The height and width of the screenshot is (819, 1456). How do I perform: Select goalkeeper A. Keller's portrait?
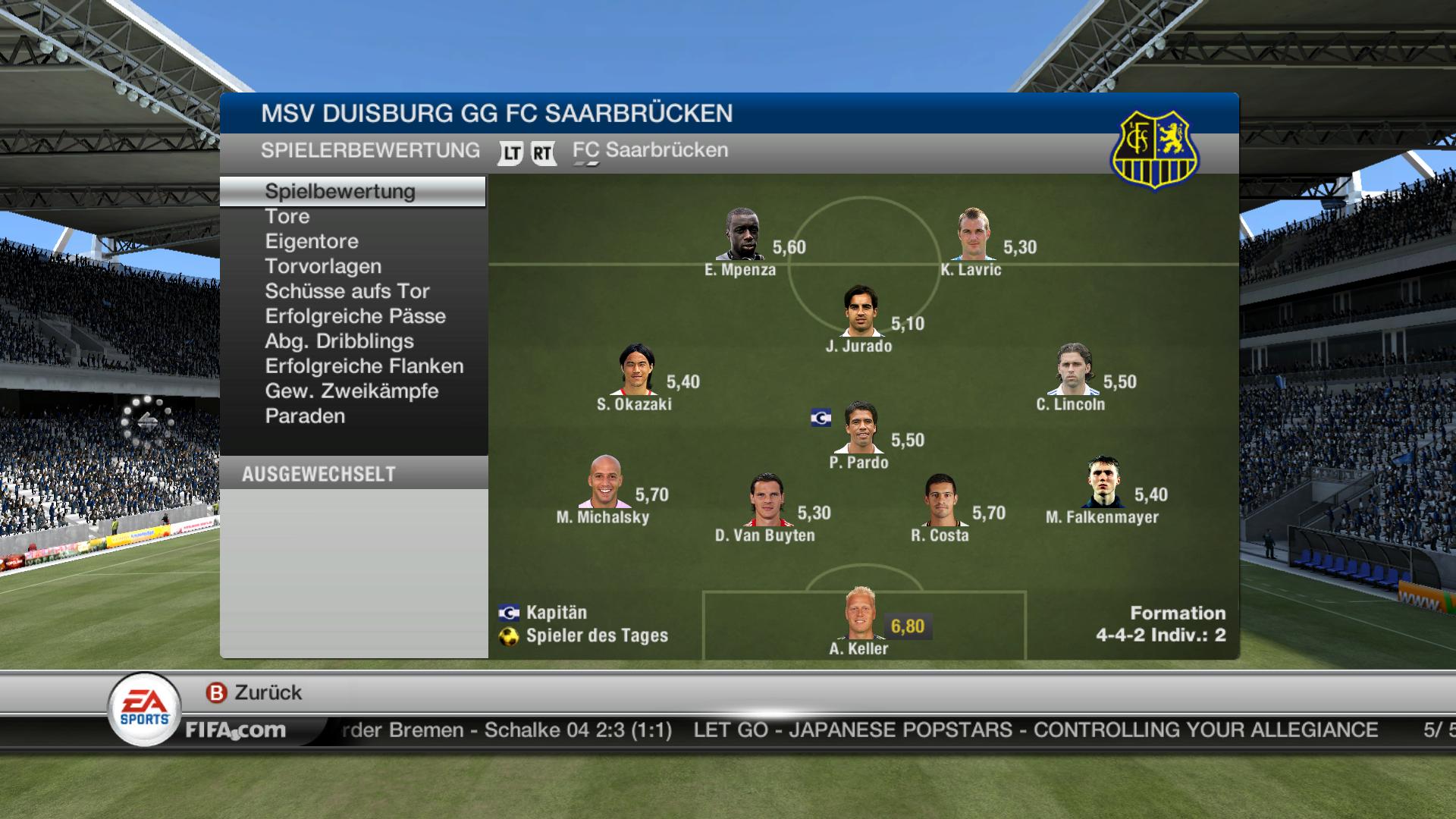tap(860, 613)
